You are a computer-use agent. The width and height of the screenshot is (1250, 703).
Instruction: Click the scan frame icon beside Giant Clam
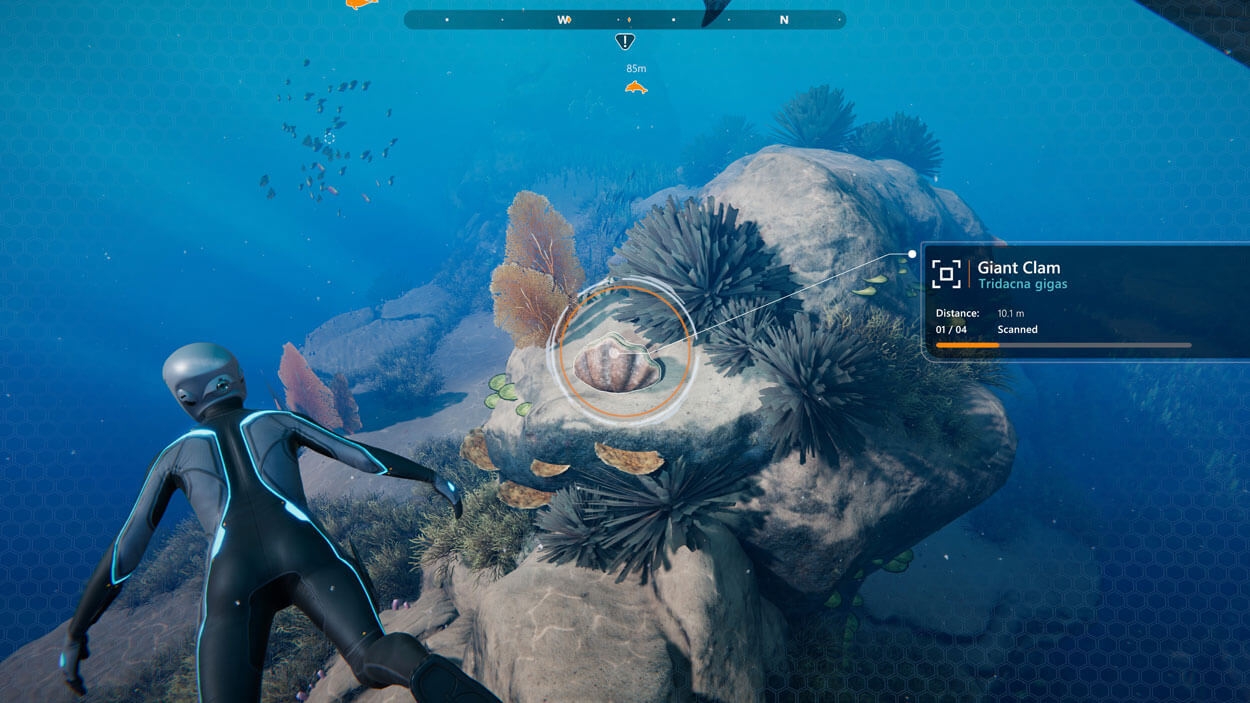946,273
